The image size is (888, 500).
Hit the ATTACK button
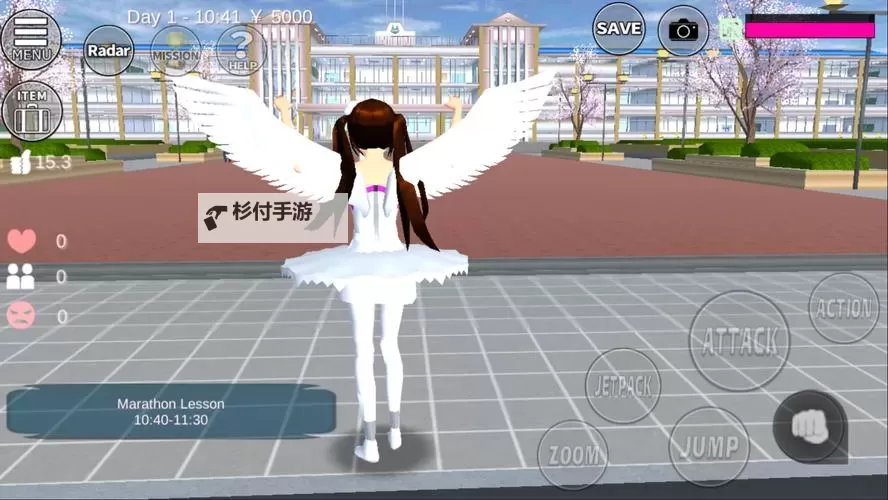(739, 341)
